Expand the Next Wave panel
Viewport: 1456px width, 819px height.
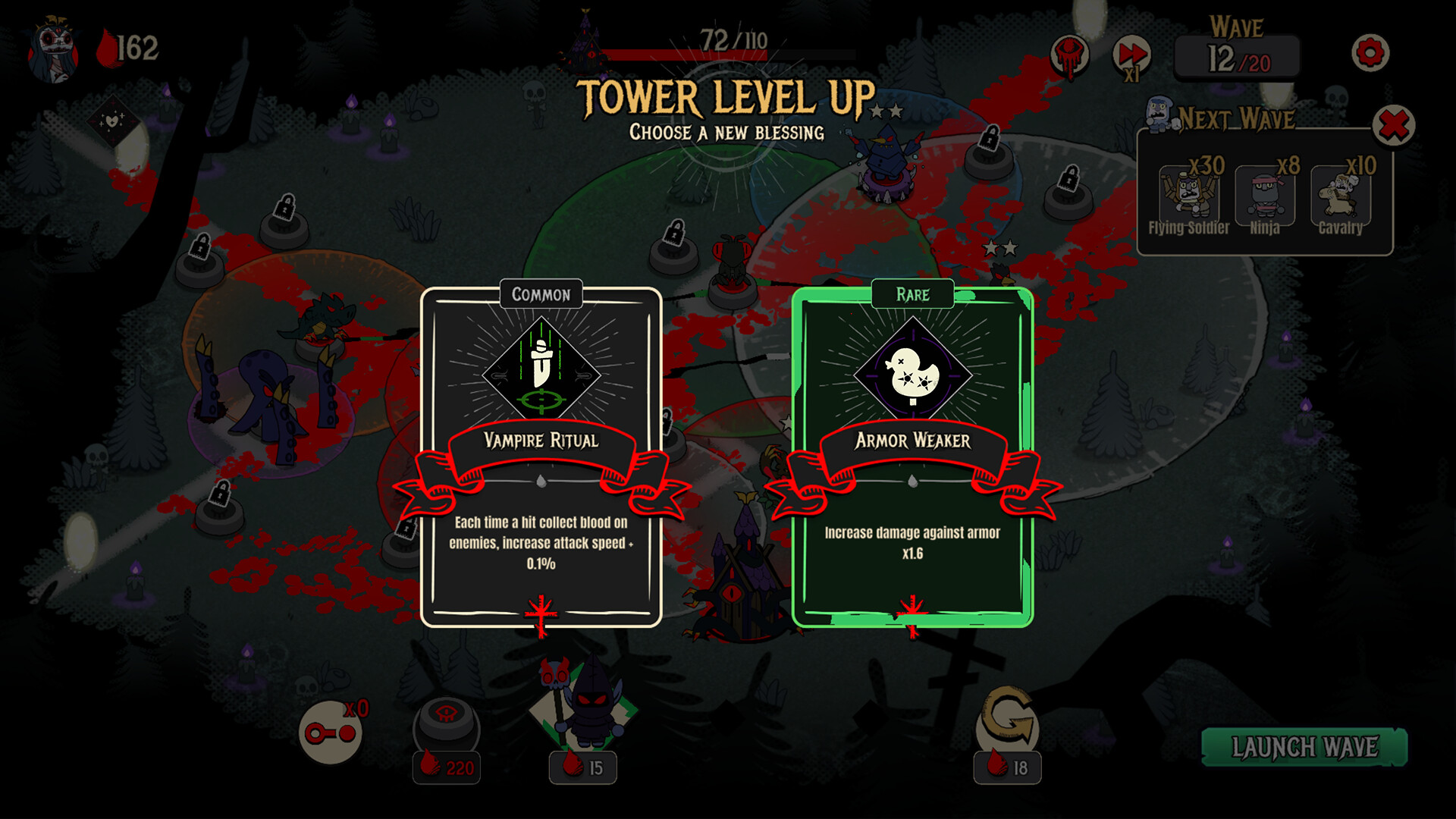(x=1236, y=118)
